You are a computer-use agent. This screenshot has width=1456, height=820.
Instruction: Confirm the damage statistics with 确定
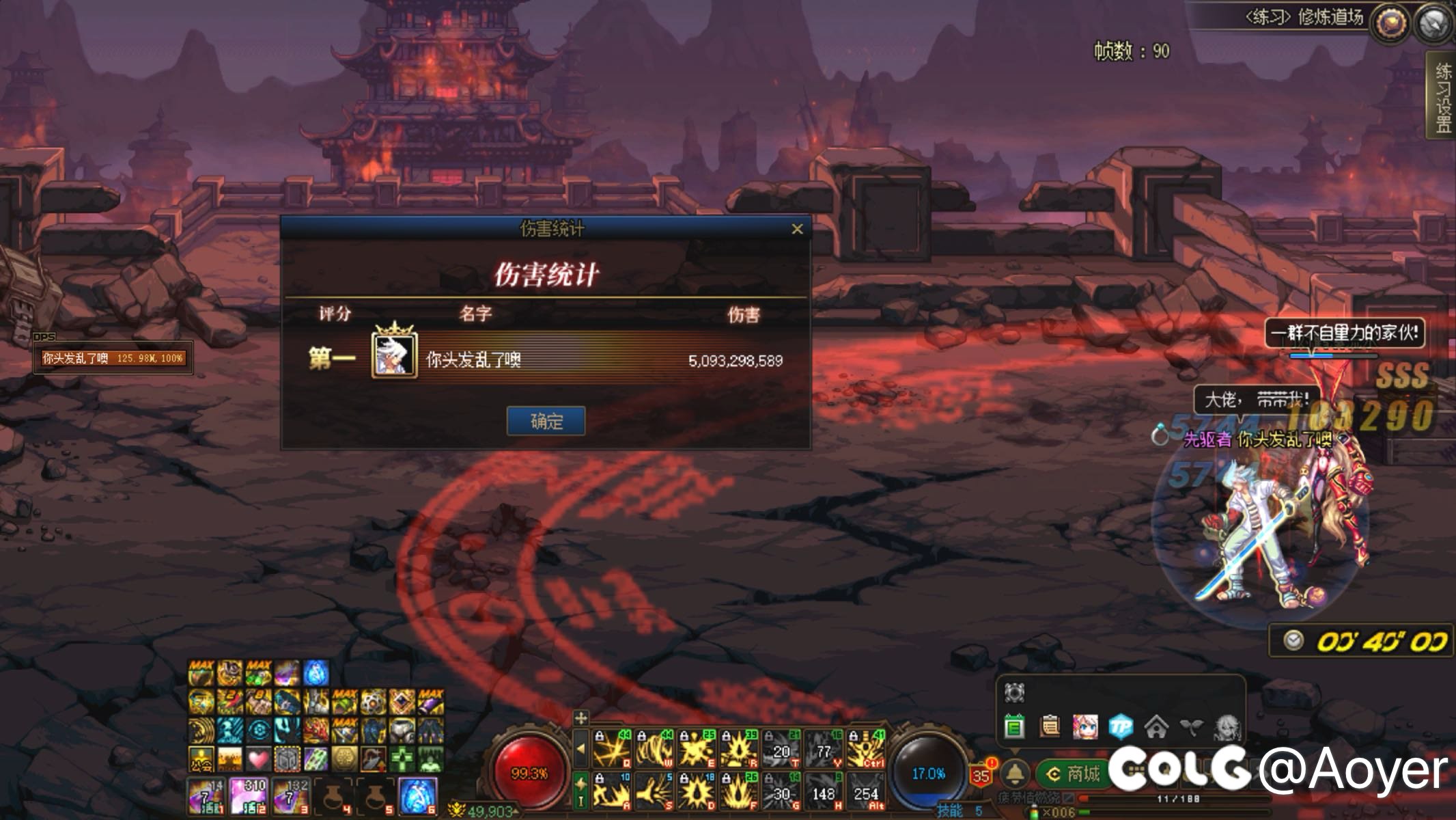[546, 421]
